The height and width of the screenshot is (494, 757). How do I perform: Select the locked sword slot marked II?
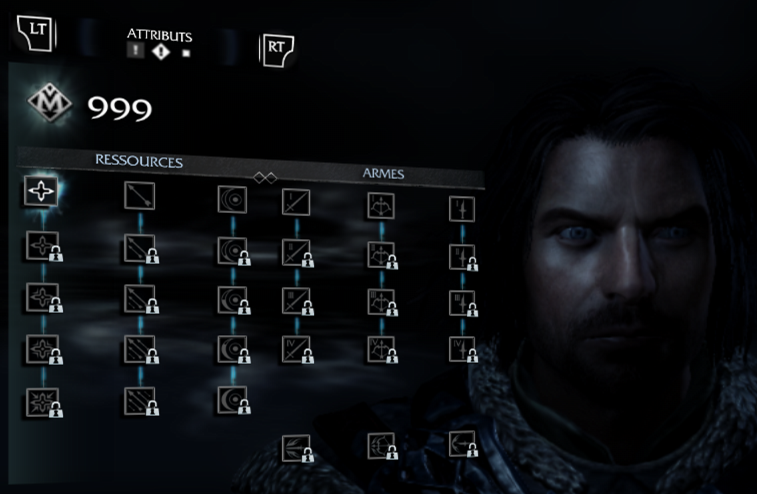coord(296,253)
